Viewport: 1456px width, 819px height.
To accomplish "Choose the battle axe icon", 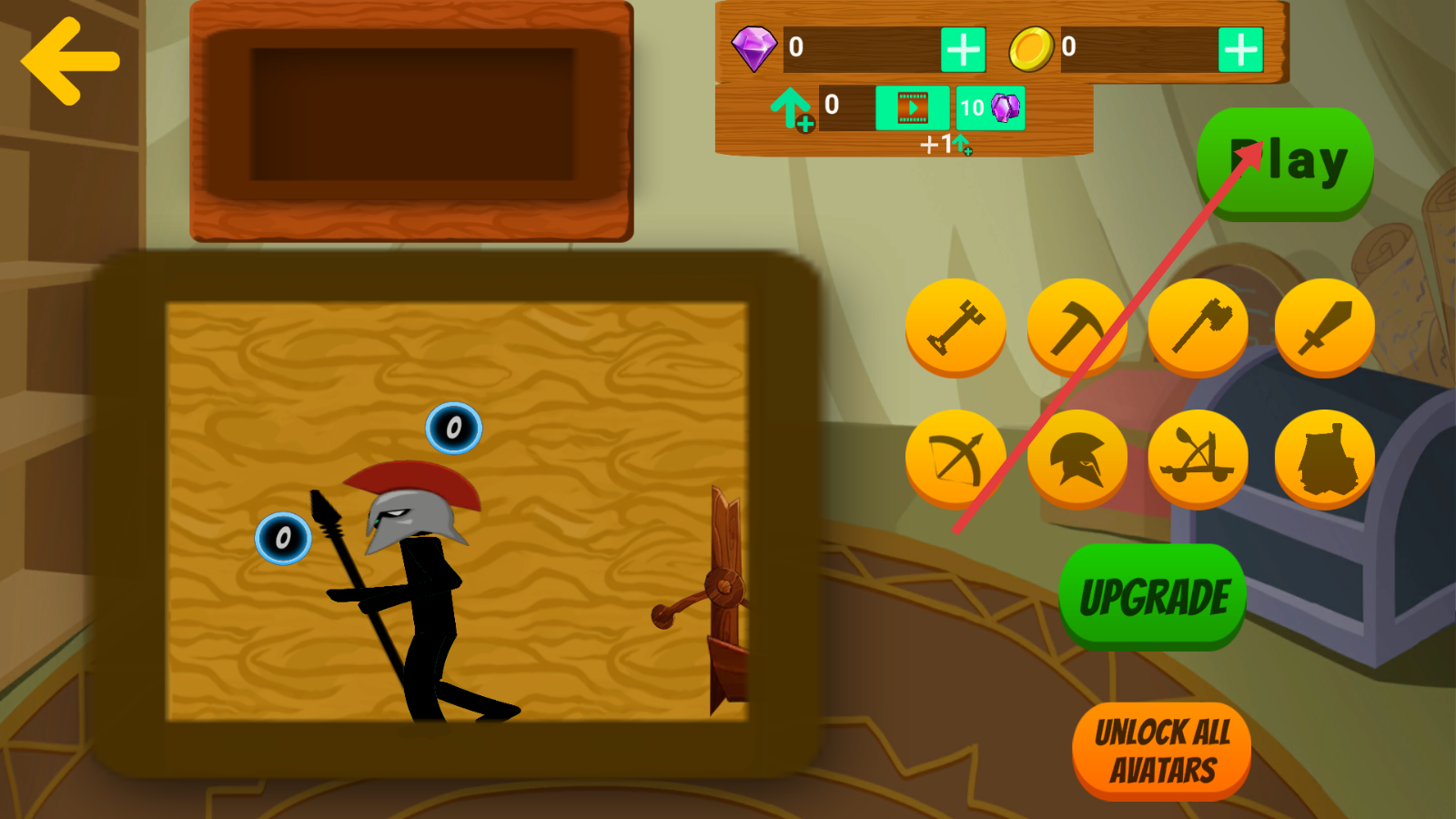I will [1198, 327].
